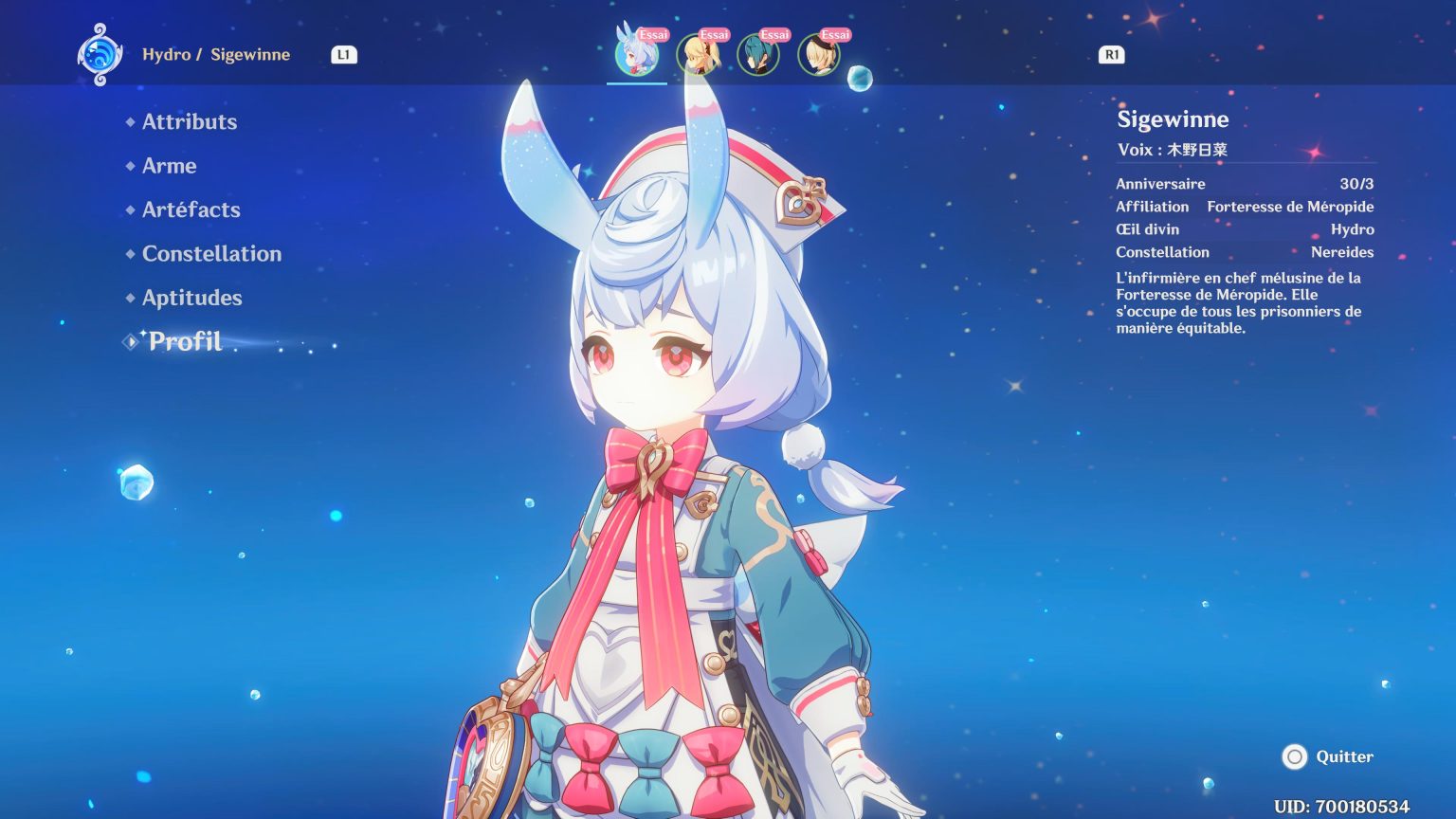Expand the Aptitudes section
Viewport: 1456px width, 819px height.
pos(191,298)
